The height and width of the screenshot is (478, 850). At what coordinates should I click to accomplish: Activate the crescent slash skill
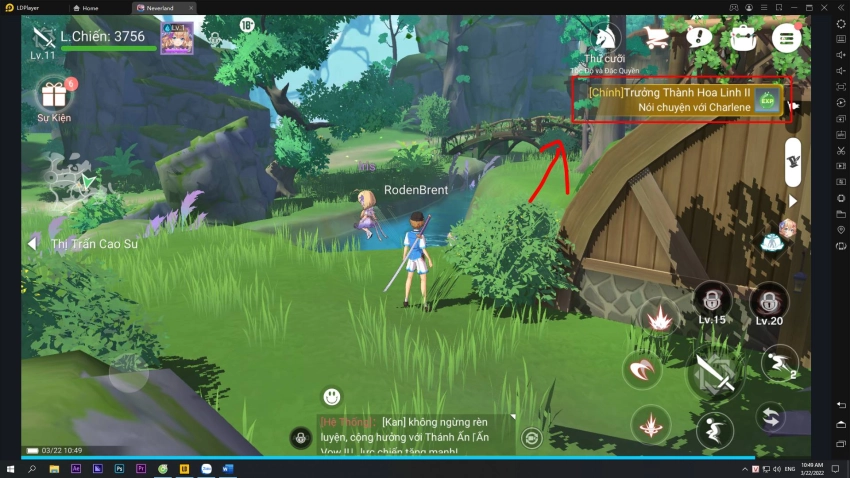[x=641, y=371]
